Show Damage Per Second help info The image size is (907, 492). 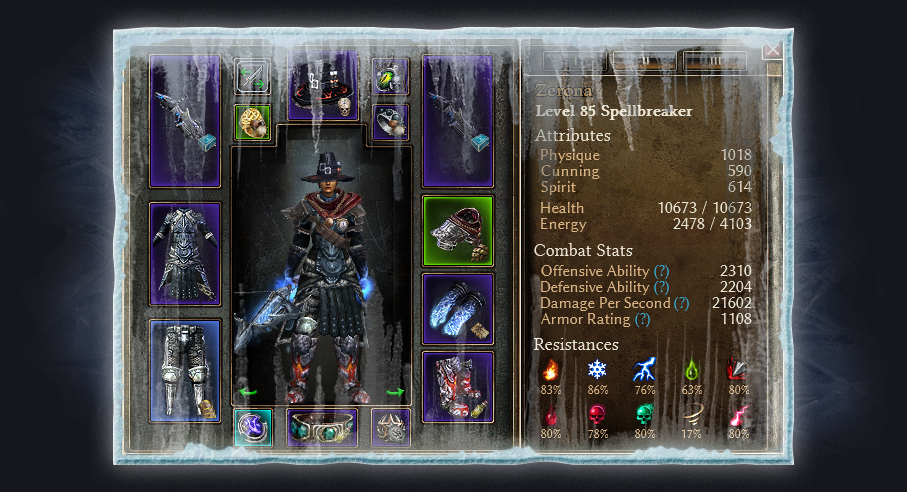point(681,303)
